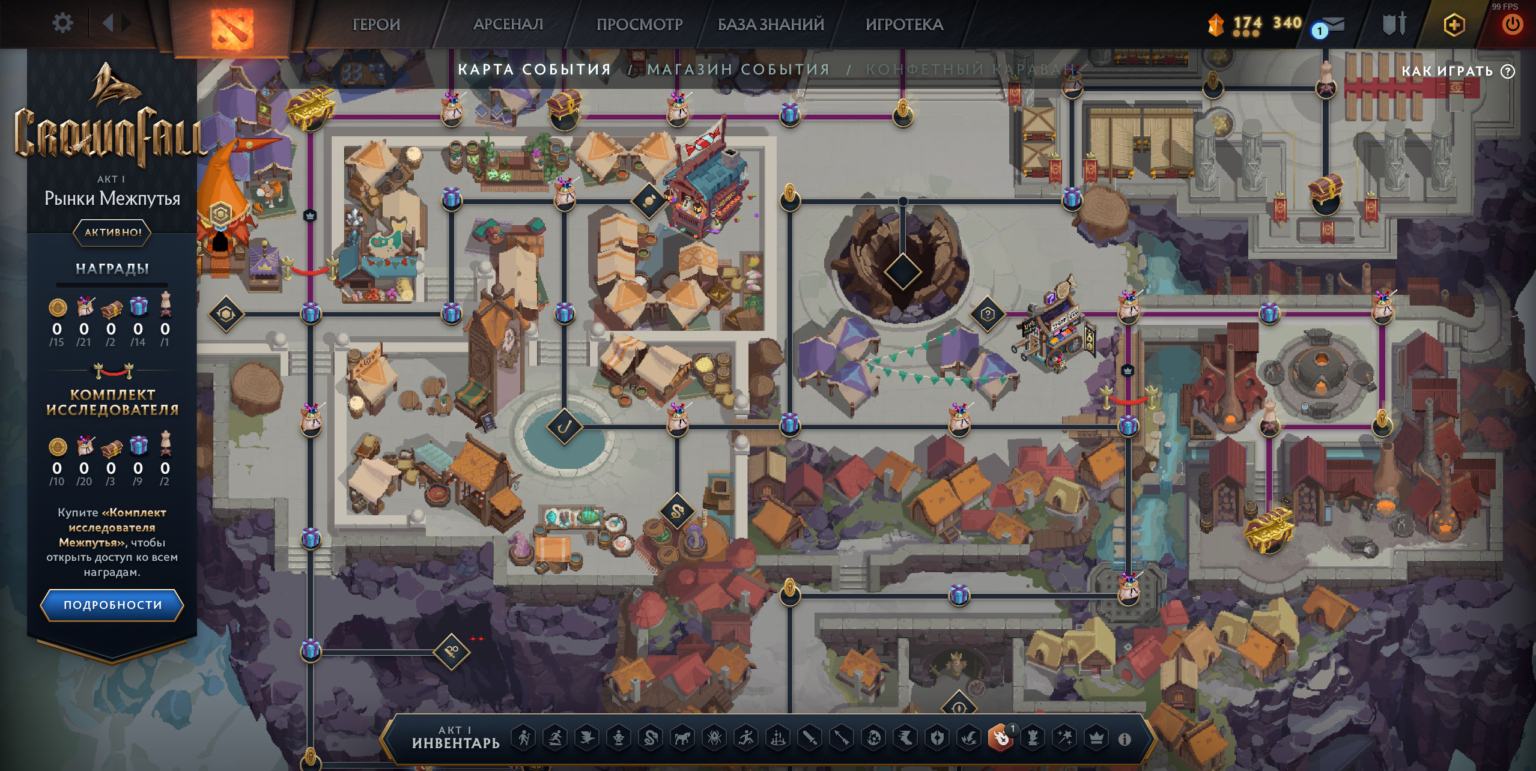Image resolution: width=1536 pixels, height=771 pixels.
Task: Switch to Магазин события tab
Action: click(738, 70)
